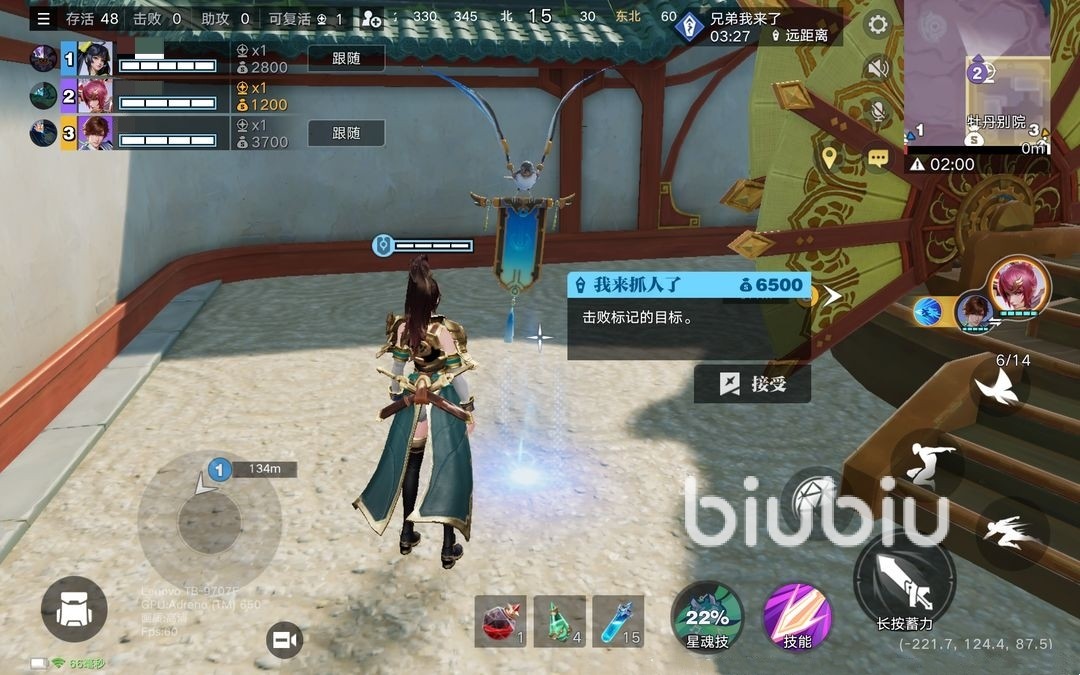Open the hamburger menu
This screenshot has width=1080, height=675.
(x=43, y=18)
